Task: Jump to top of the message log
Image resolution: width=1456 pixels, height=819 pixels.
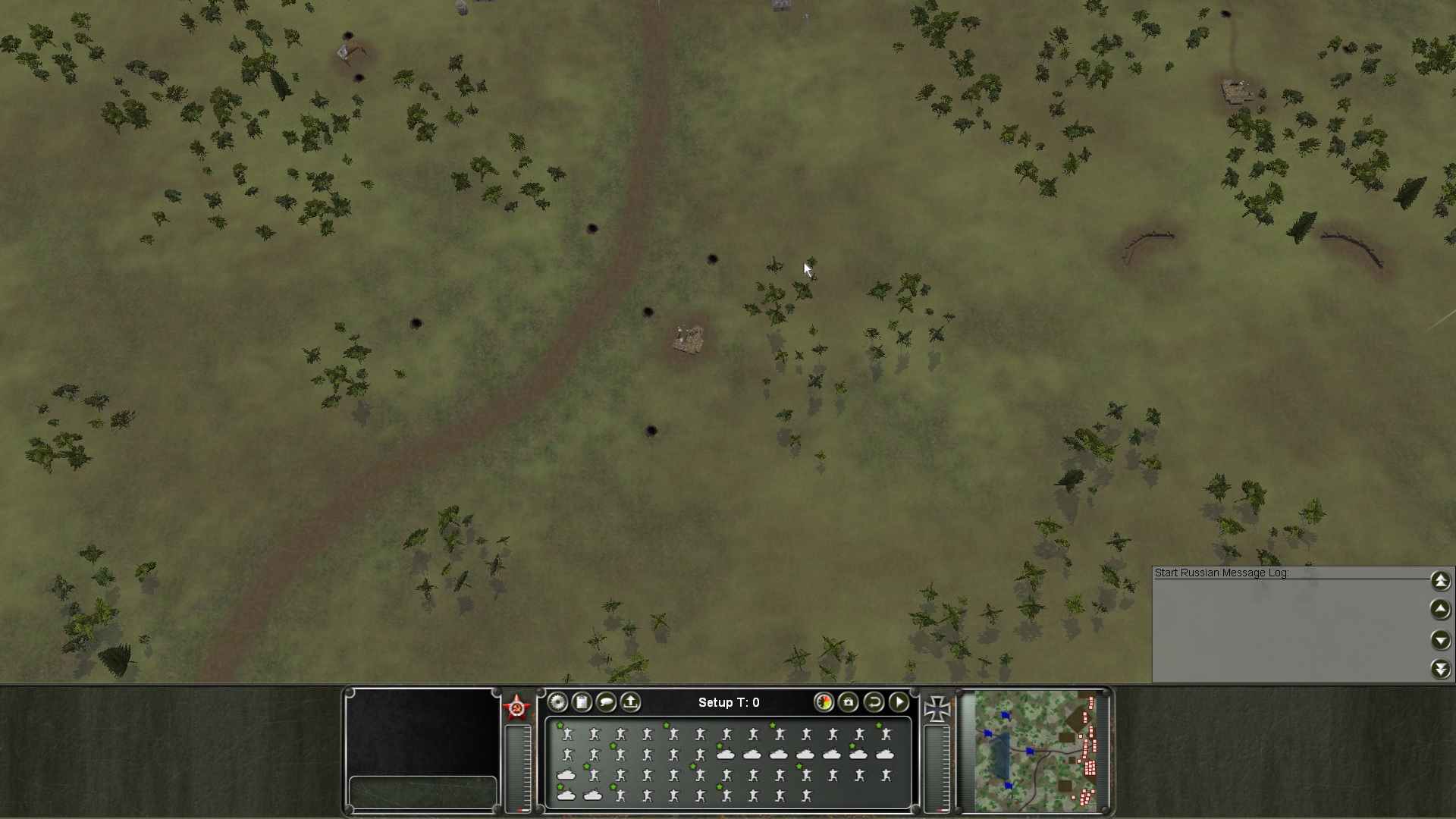Action: [1441, 581]
